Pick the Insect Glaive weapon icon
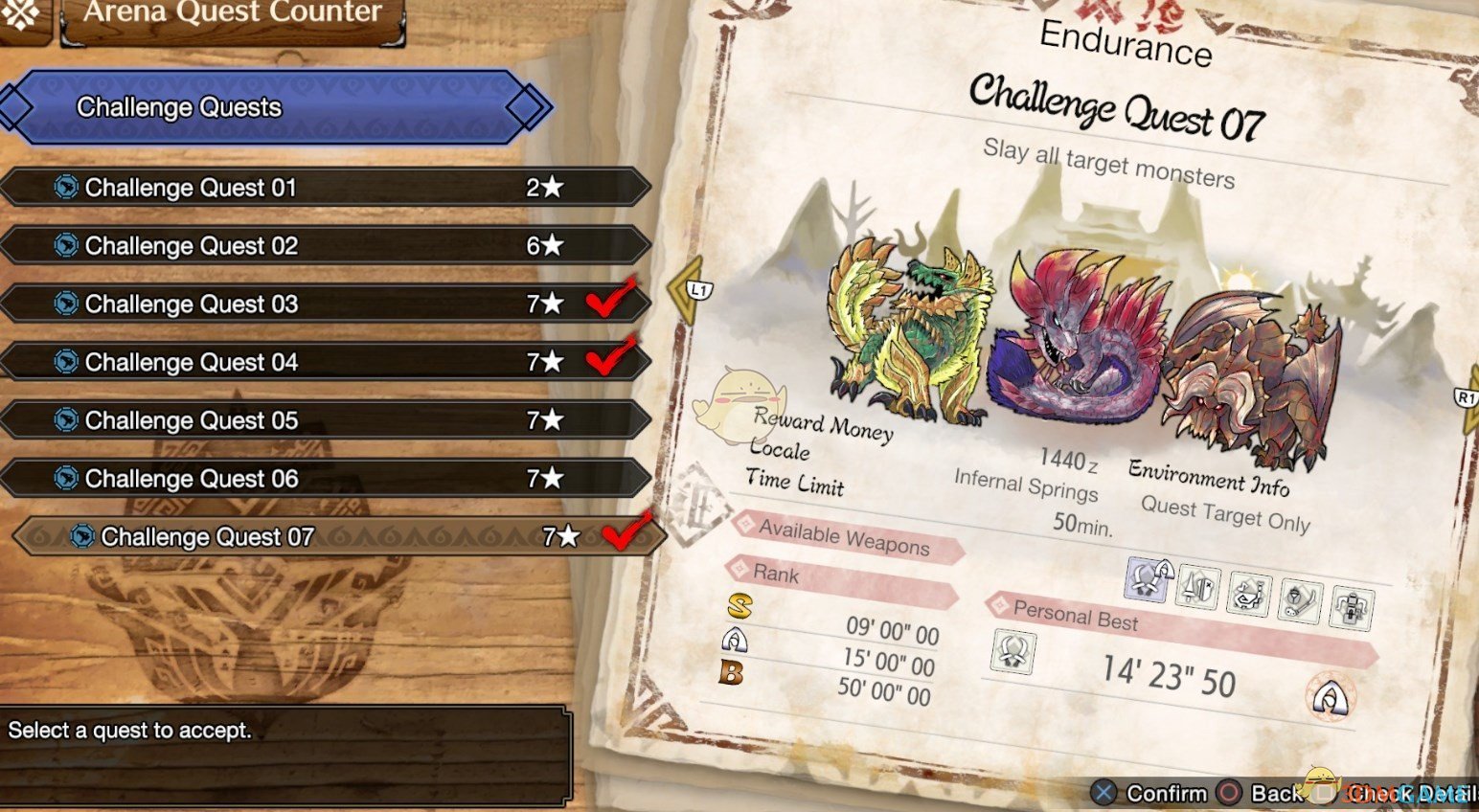This screenshot has height=812, width=1479. [x=1300, y=601]
